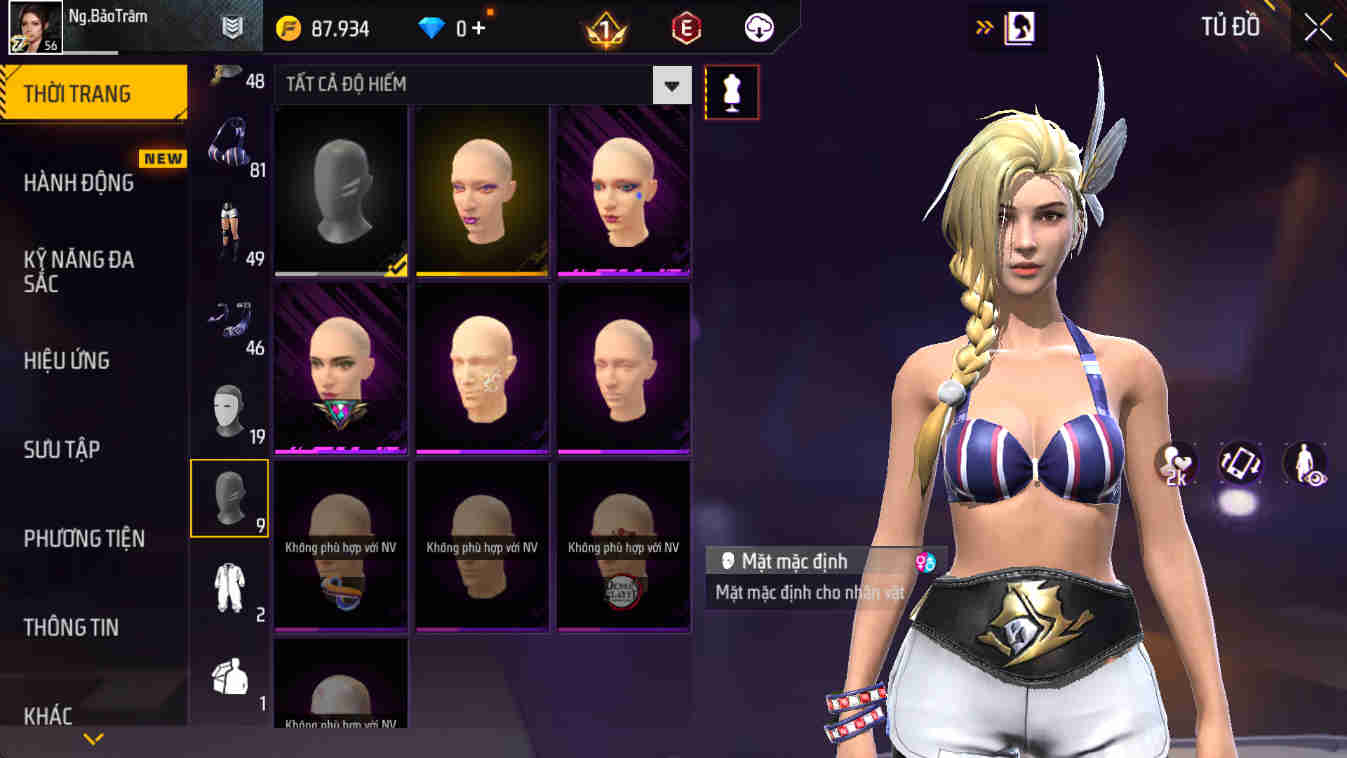The height and width of the screenshot is (758, 1347).
Task: Expand the panel using the double arrows
Action: [x=983, y=27]
